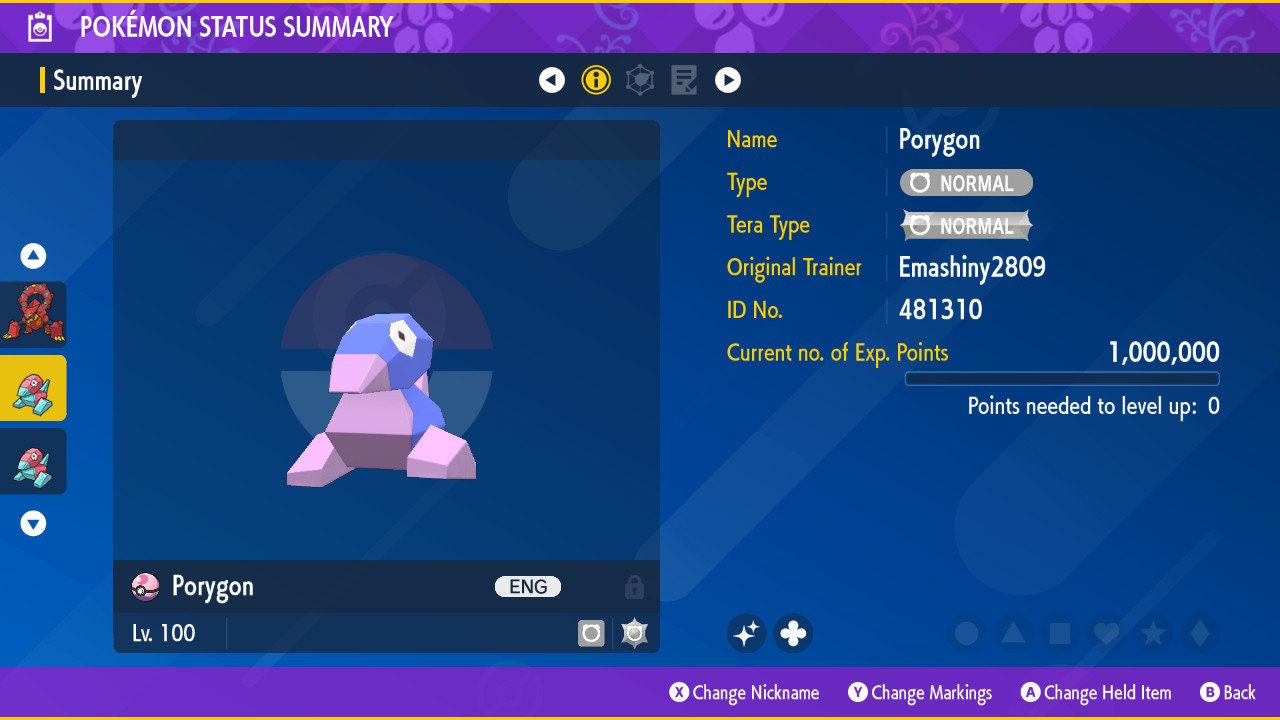Toggle the triangle marking
The height and width of the screenshot is (720, 1280).
click(1012, 633)
